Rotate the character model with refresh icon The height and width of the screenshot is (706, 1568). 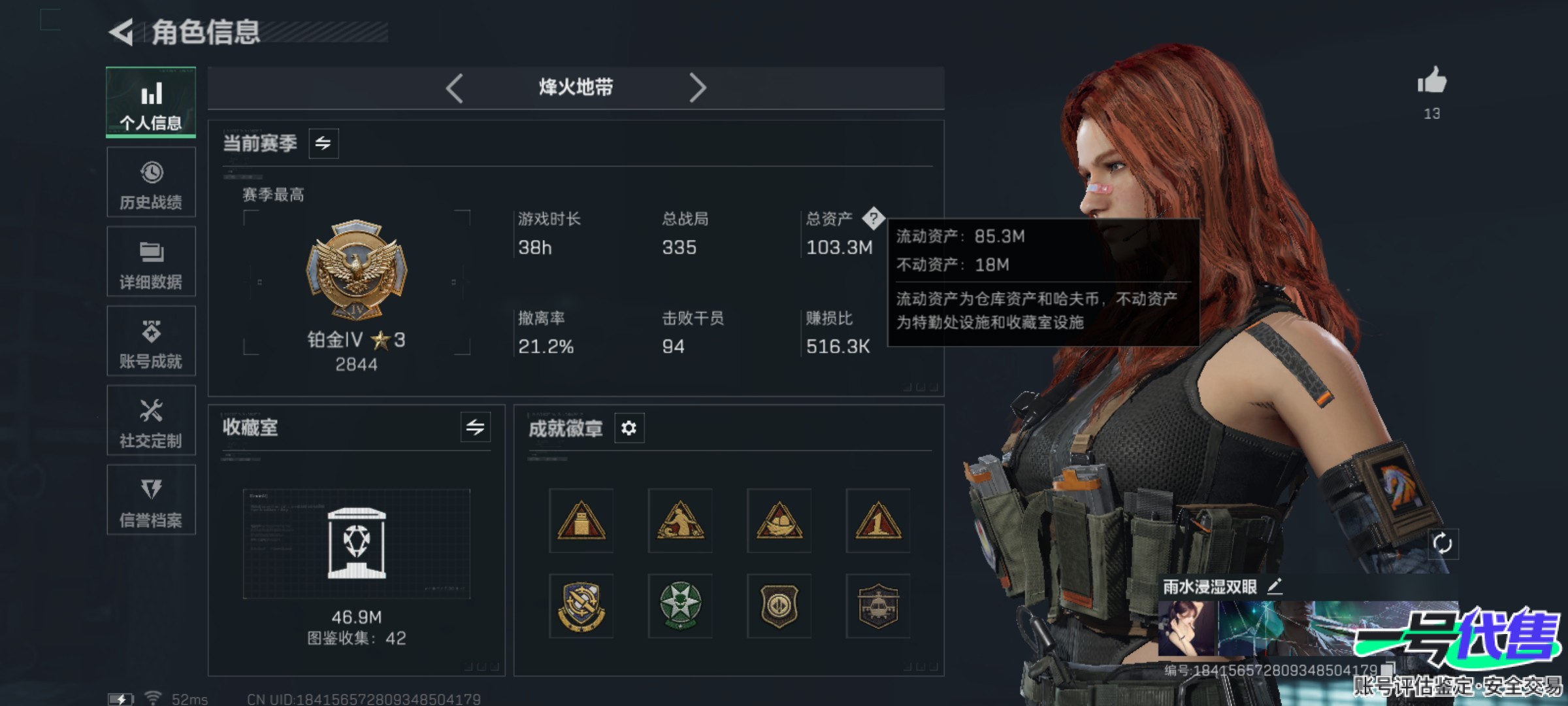[1442, 543]
